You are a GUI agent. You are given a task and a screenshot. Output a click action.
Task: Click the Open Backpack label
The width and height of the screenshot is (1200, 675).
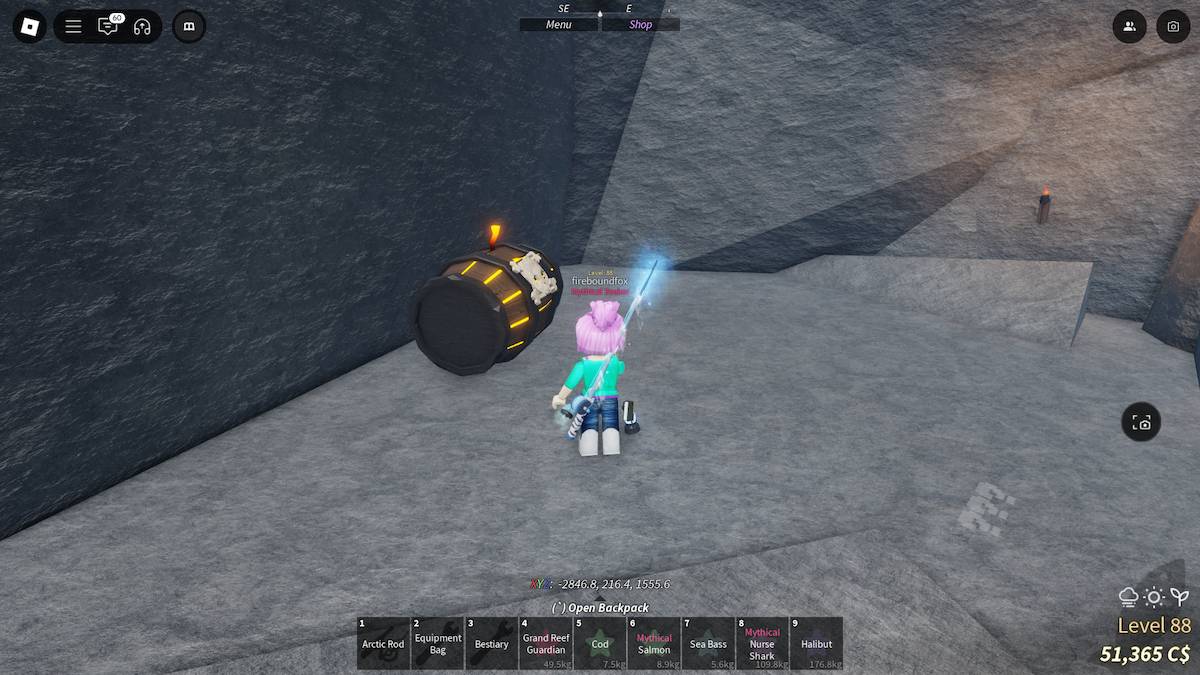pos(600,607)
